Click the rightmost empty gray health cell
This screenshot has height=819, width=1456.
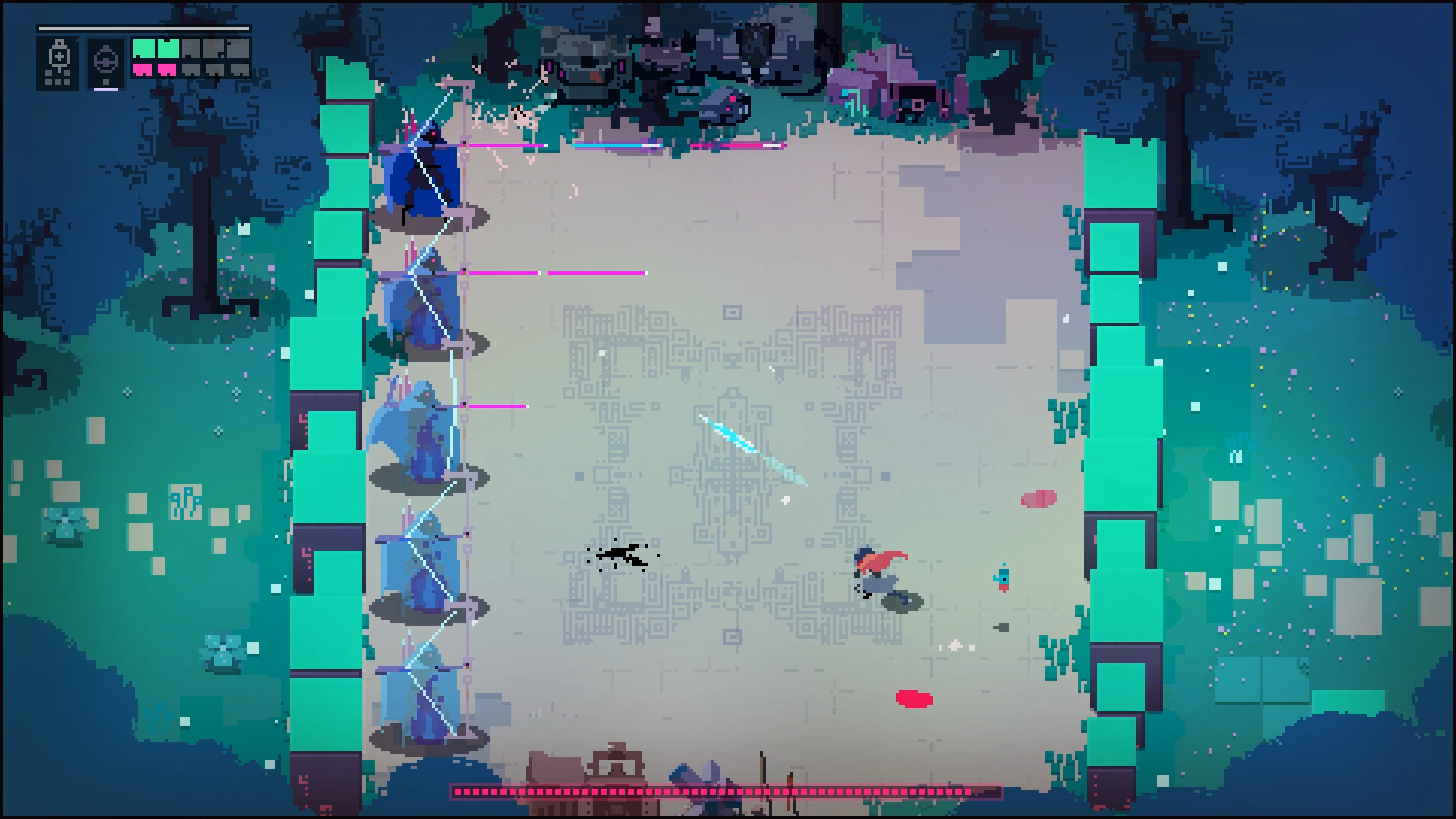click(x=237, y=48)
